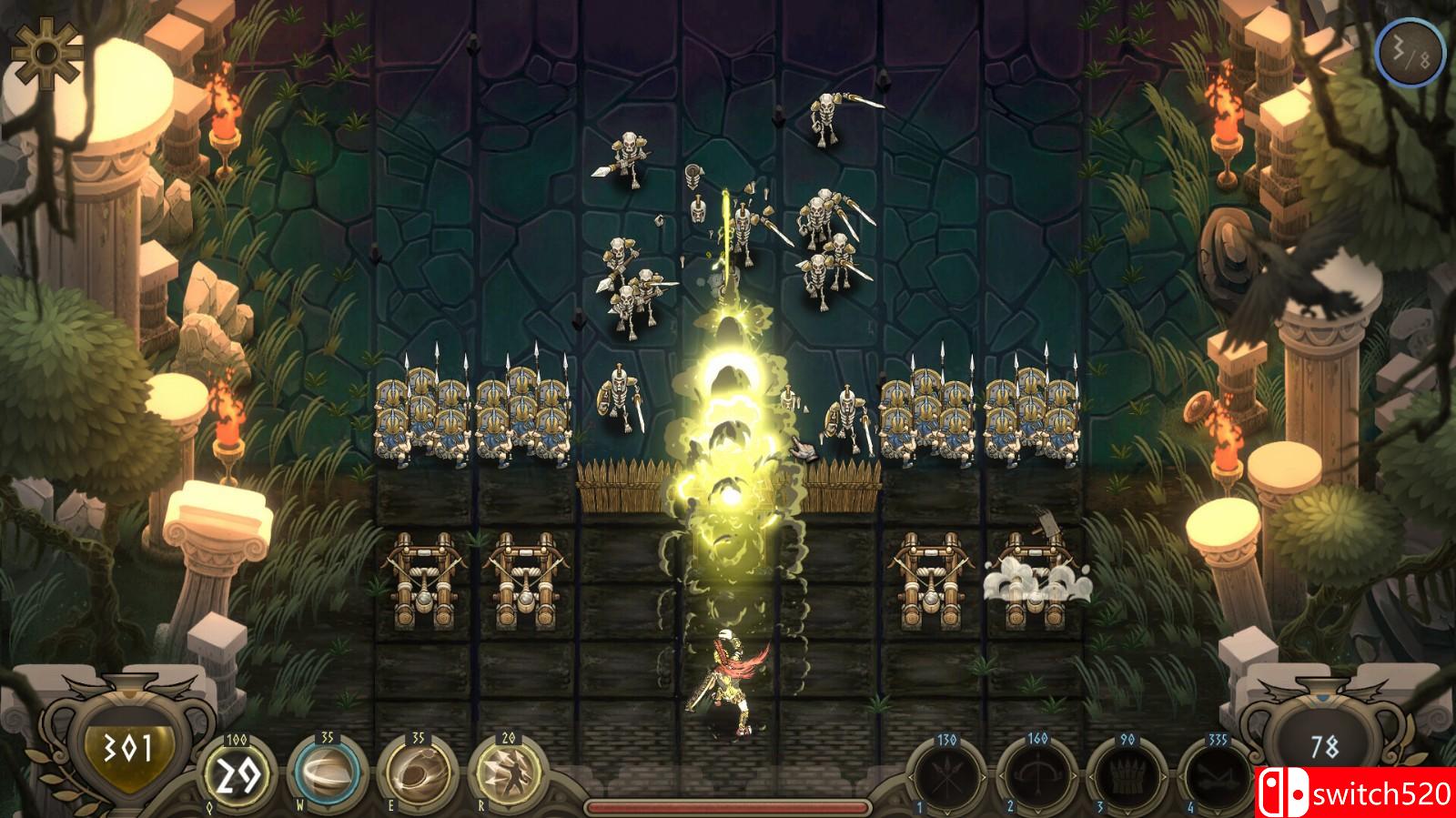
Task: Recruit the spear unit in slot 1
Action: pos(947,779)
